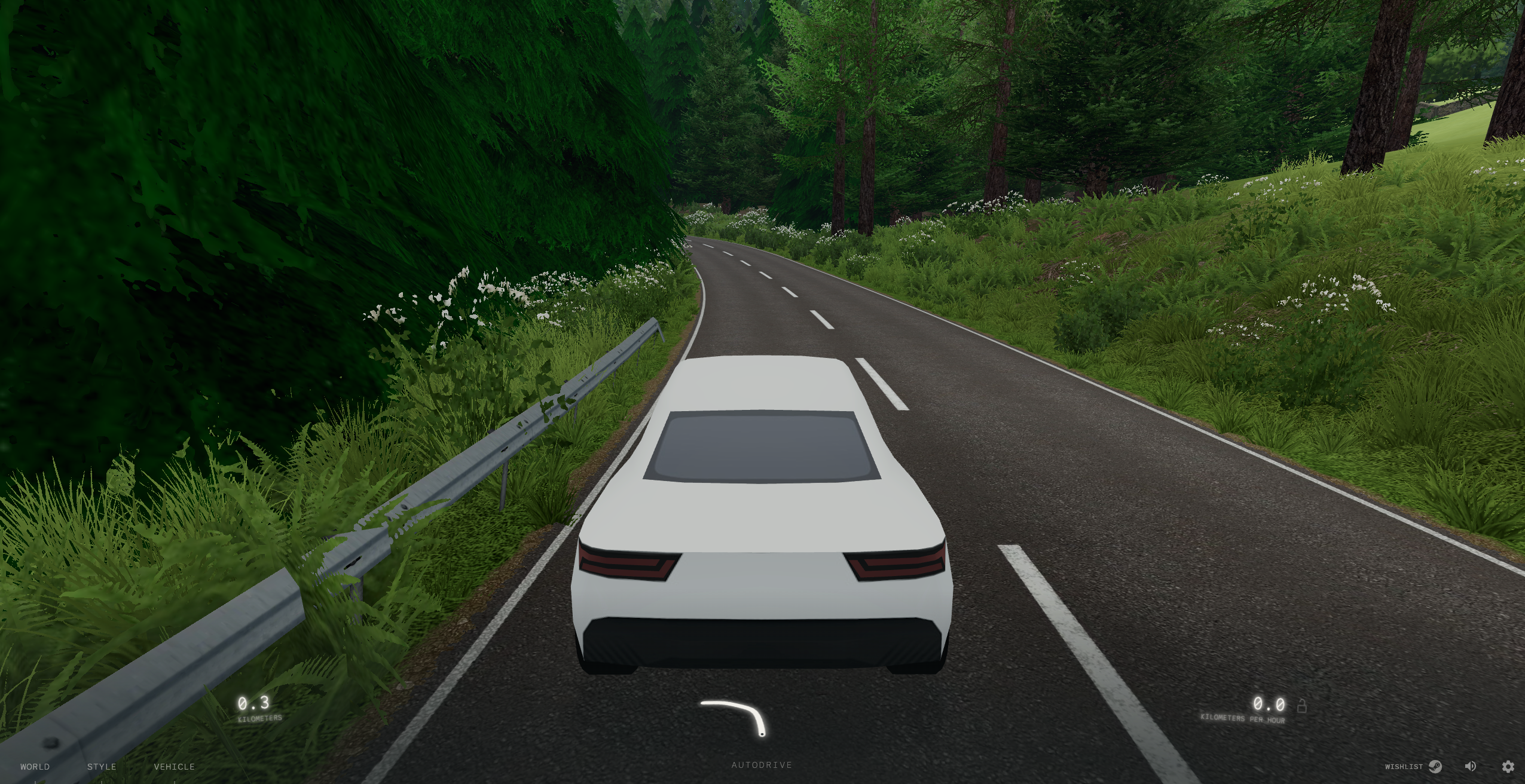This screenshot has height=784, width=1525.
Task: Expand the VEHICLE selection dropdown
Action: click(x=174, y=766)
